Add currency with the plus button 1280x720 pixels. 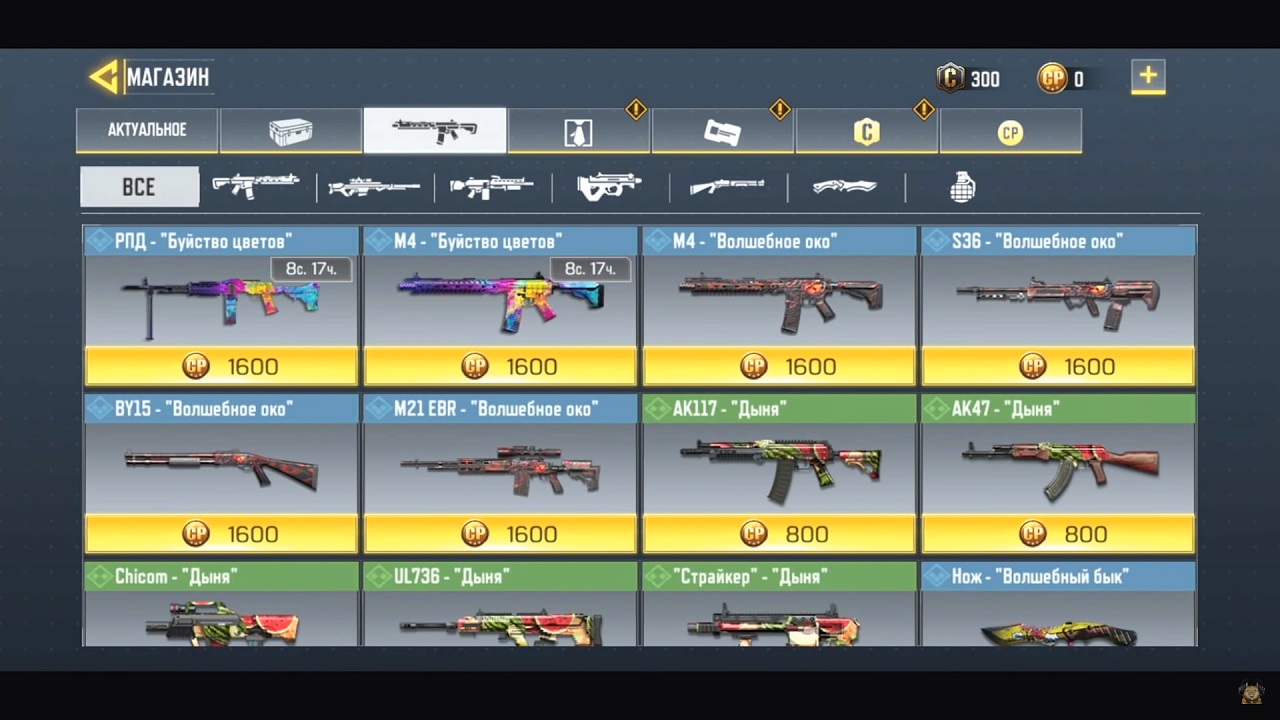pos(1148,77)
